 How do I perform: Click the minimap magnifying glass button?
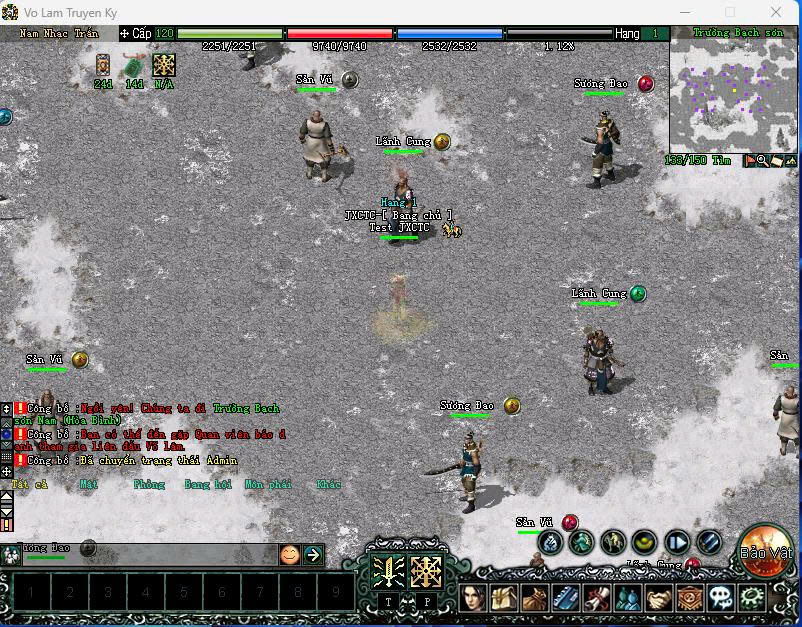pyautogui.click(x=762, y=160)
